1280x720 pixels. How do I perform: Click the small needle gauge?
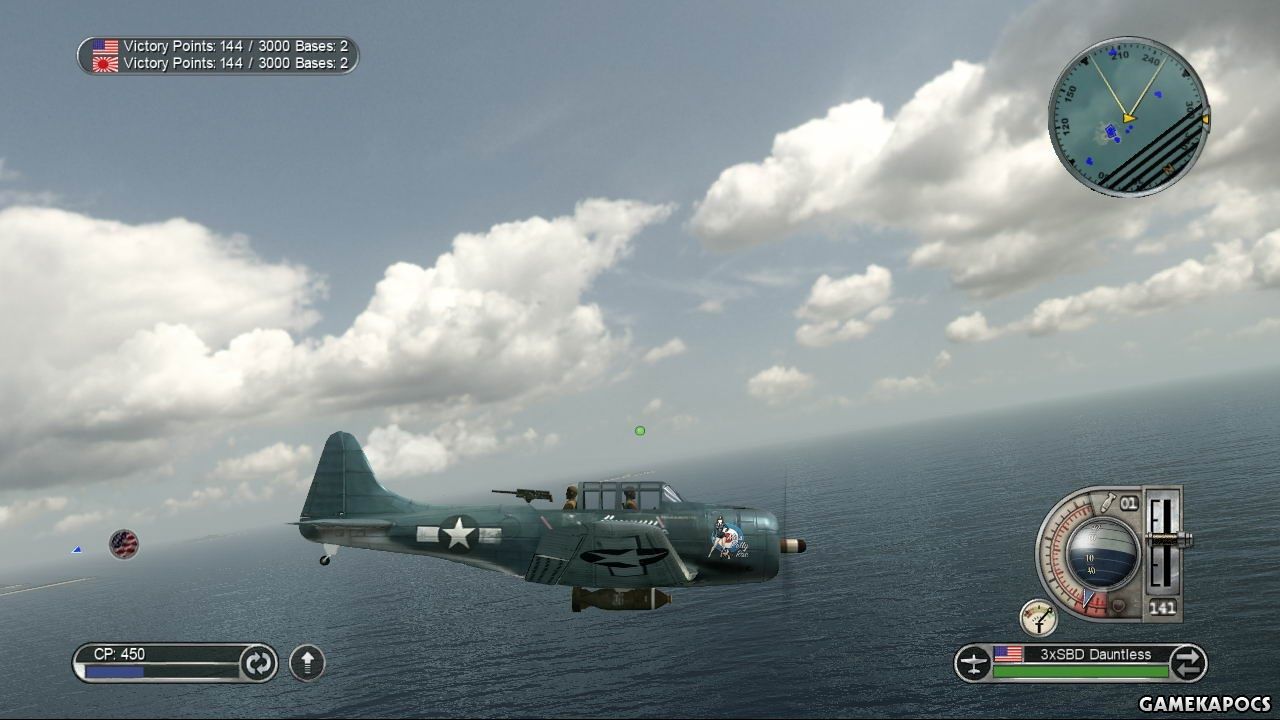[1039, 618]
